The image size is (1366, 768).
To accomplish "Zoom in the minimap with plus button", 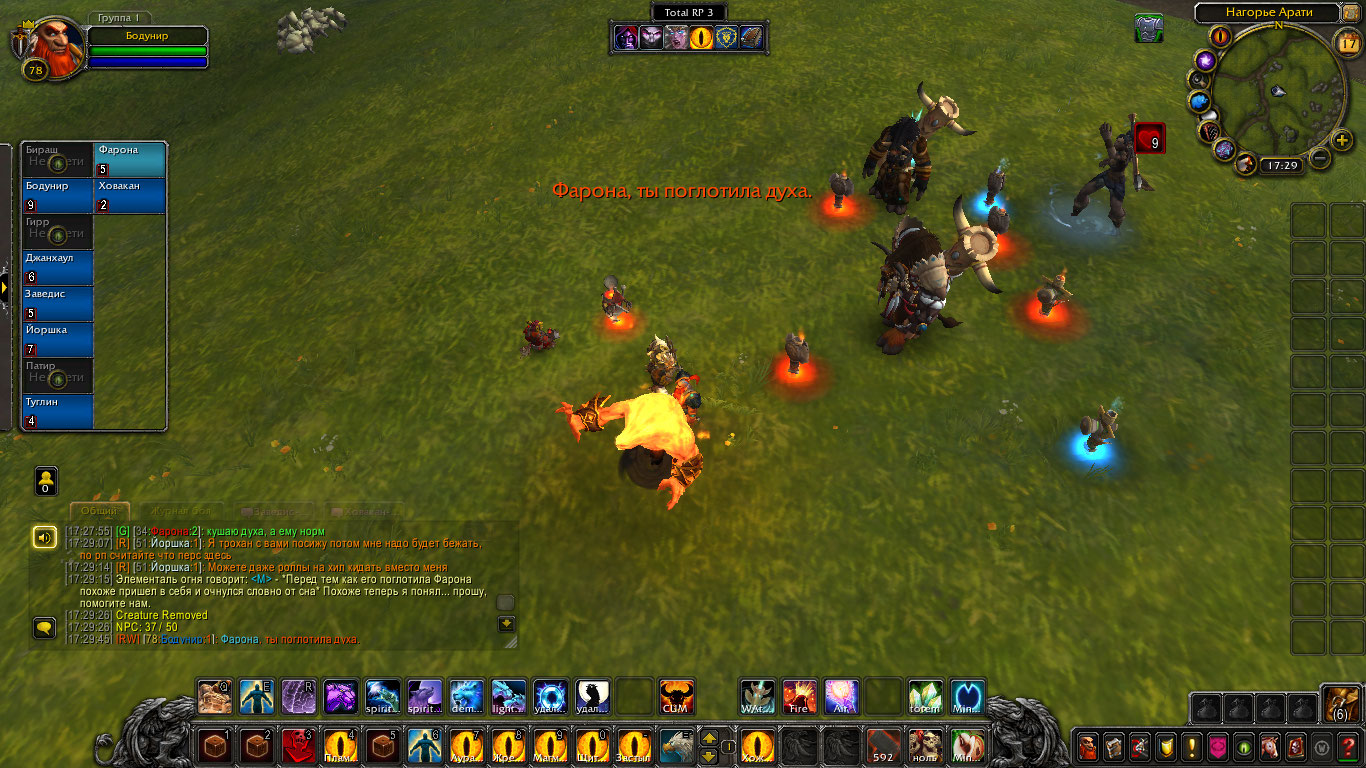I will coord(1342,140).
